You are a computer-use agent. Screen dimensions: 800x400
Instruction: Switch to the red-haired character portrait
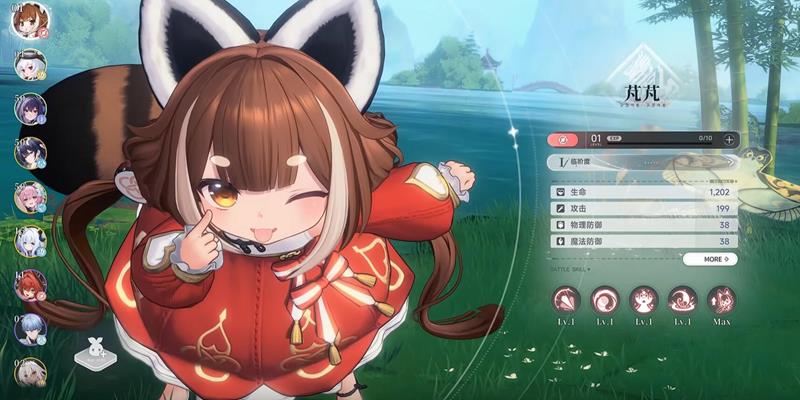point(28,285)
